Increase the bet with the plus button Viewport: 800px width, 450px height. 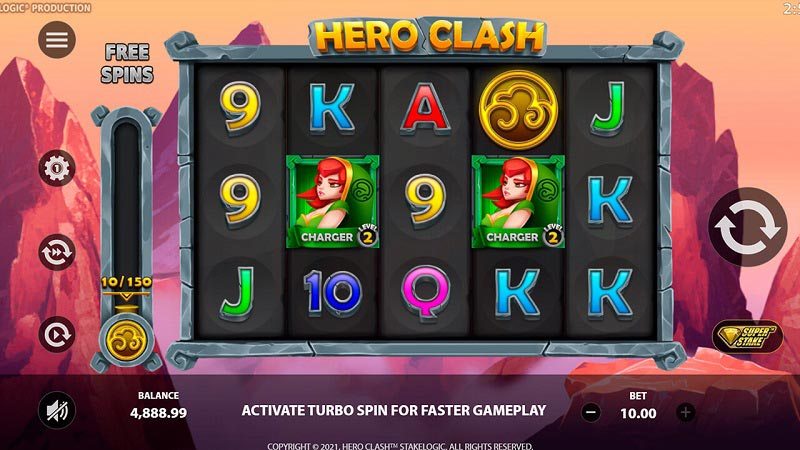pyautogui.click(x=685, y=411)
